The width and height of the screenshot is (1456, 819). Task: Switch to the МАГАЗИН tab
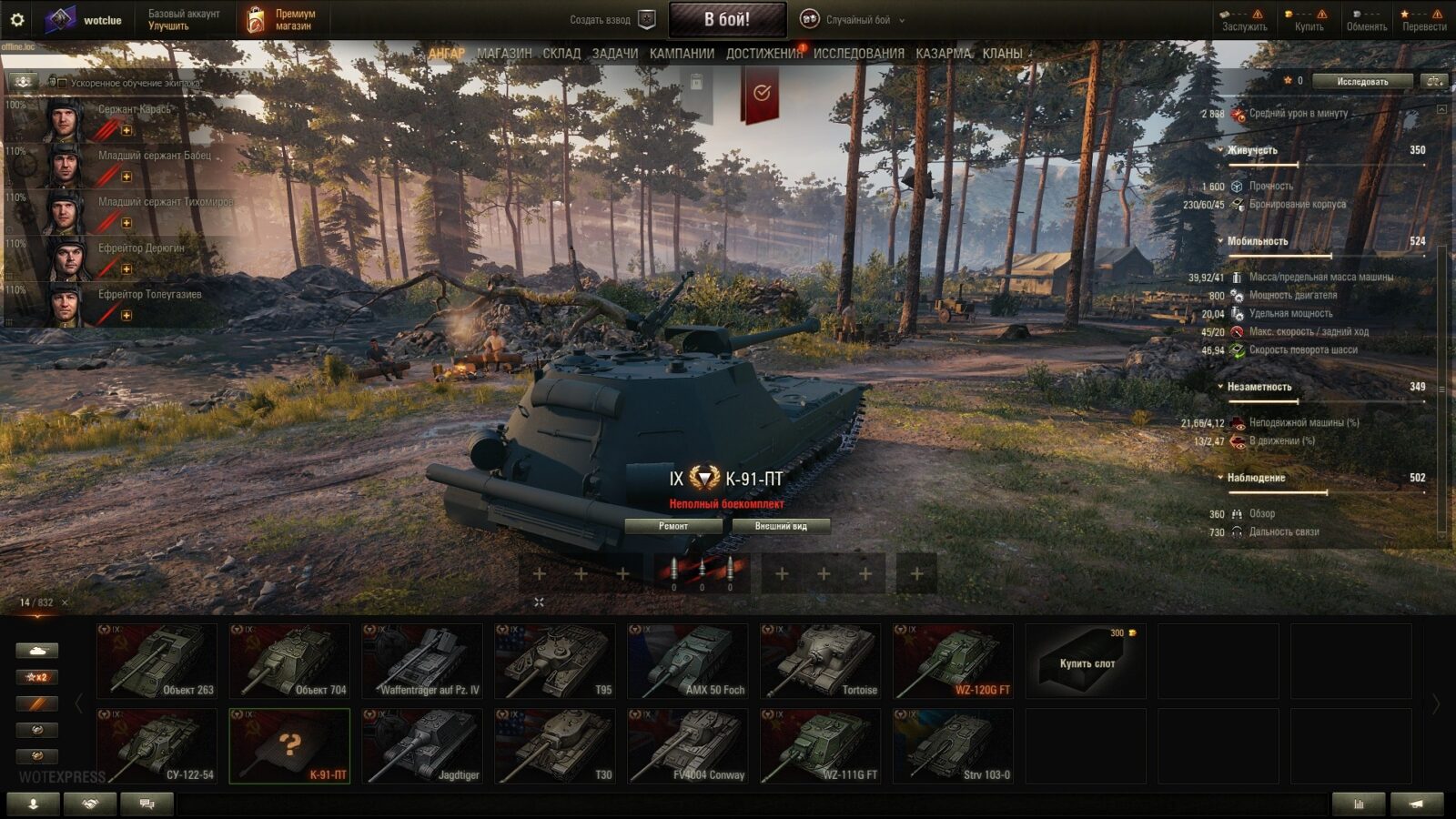504,54
